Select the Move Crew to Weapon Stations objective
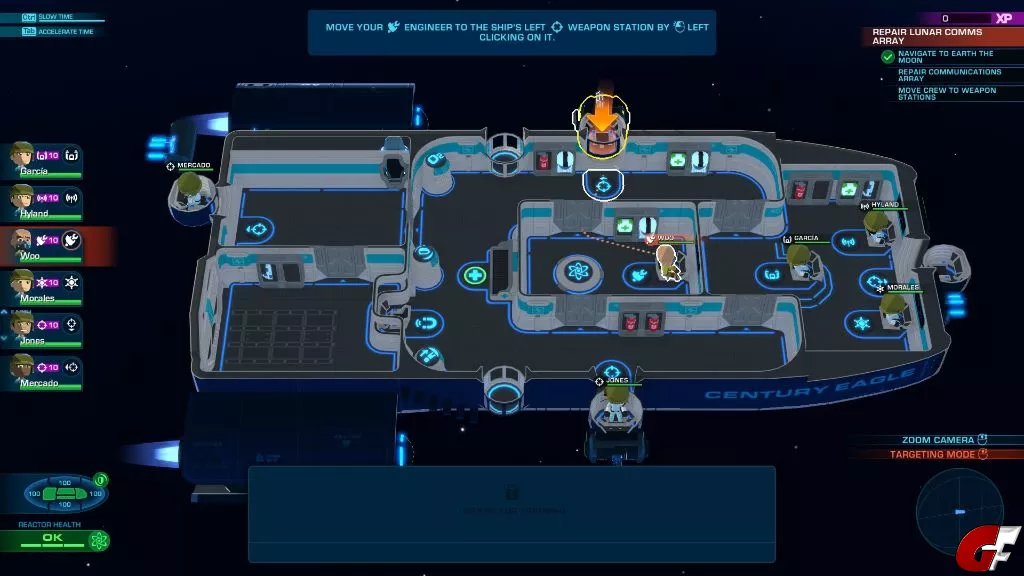1024x576 pixels. (x=947, y=93)
